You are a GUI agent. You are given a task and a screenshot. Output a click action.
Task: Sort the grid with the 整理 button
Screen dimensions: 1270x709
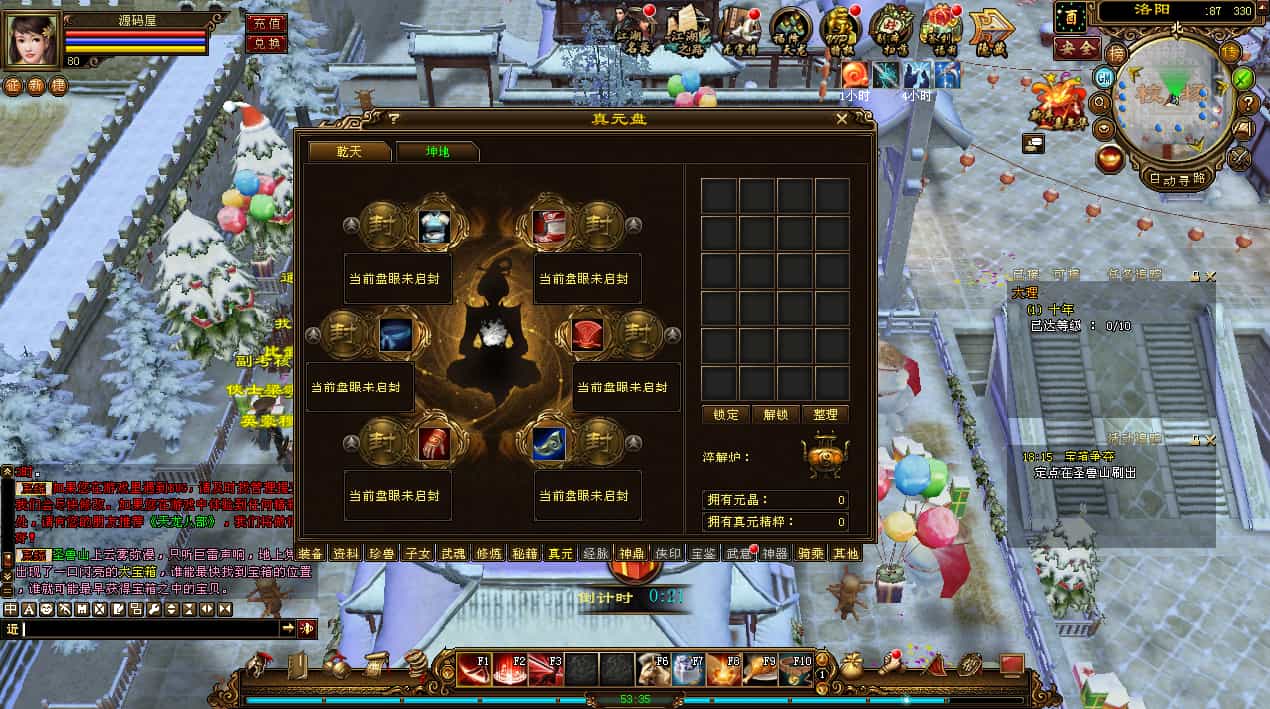[825, 414]
